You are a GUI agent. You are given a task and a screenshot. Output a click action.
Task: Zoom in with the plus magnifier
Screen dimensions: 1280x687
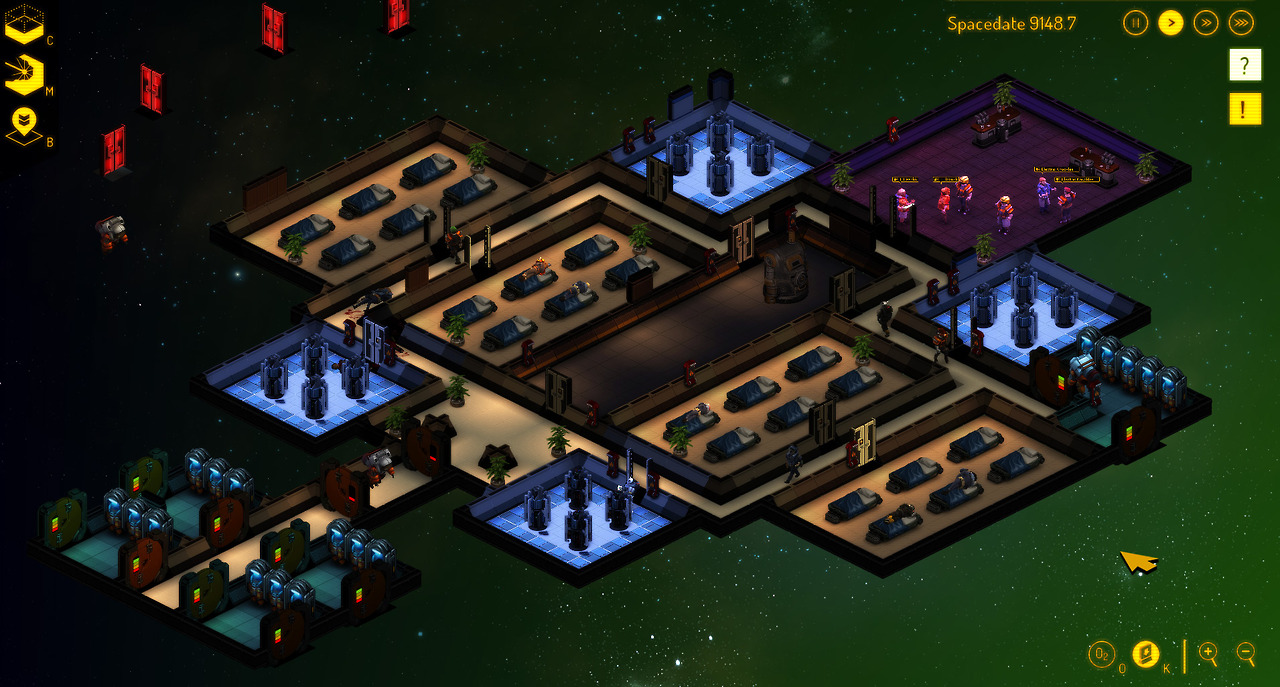point(1208,655)
